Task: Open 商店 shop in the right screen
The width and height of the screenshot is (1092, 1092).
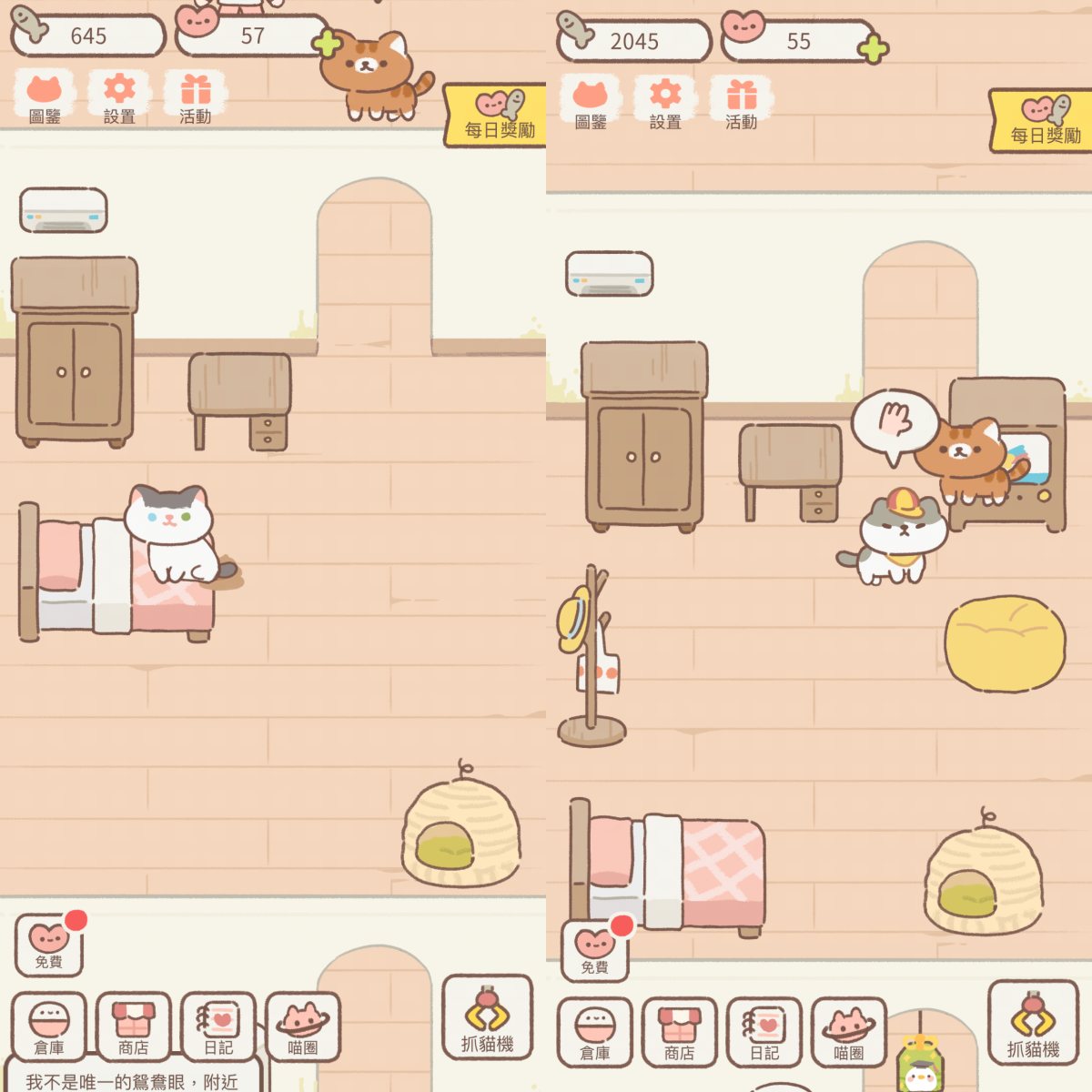Action: tap(679, 1032)
